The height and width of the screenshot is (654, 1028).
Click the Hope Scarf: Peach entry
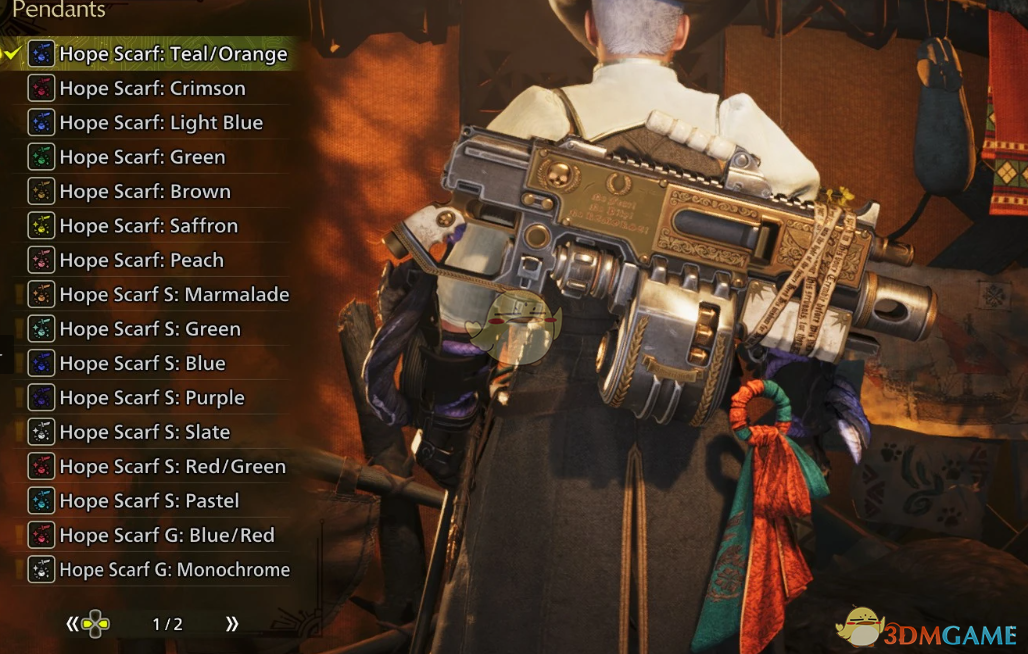pyautogui.click(x=141, y=260)
